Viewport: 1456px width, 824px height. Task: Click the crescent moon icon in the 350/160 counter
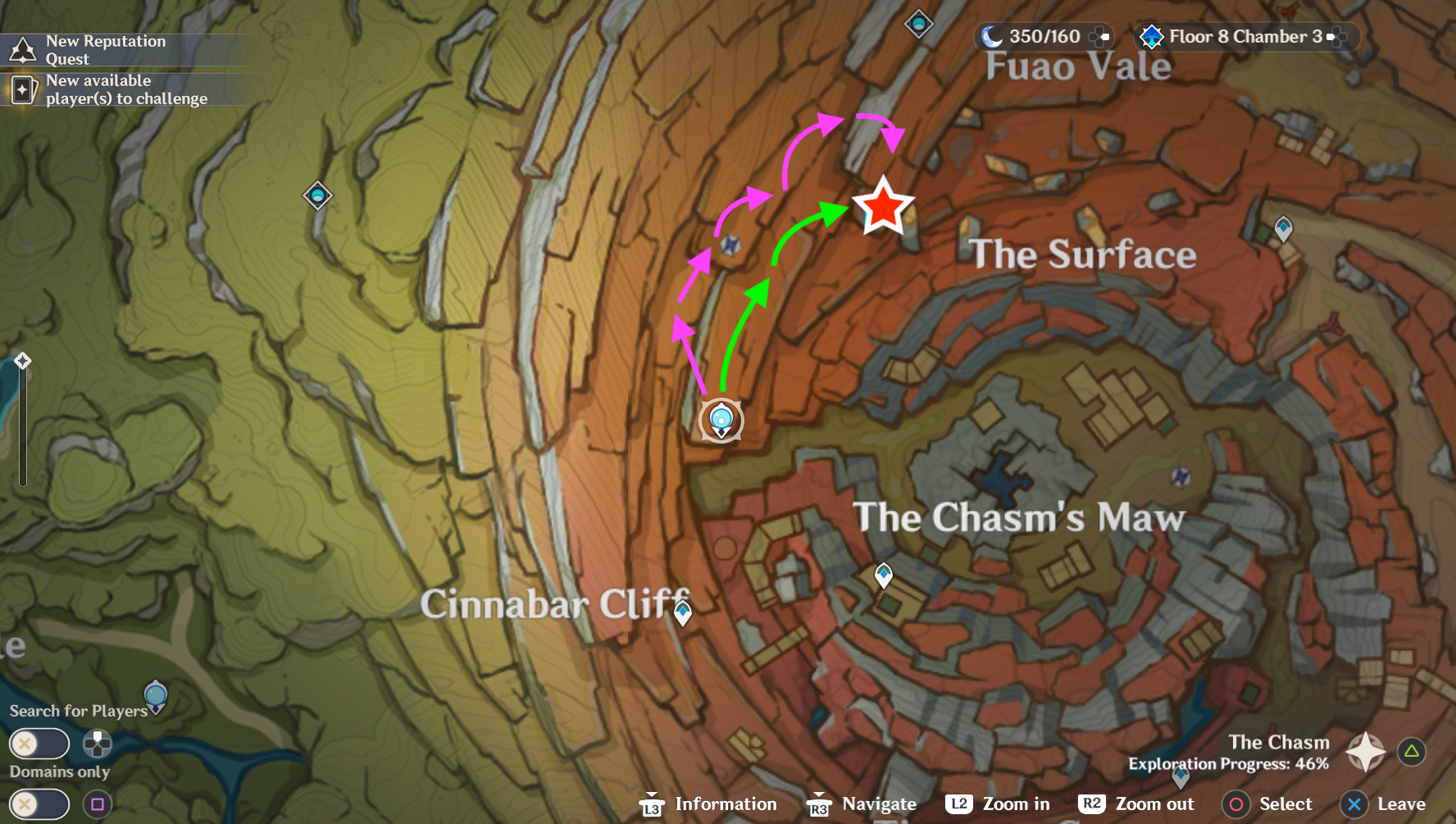point(994,36)
